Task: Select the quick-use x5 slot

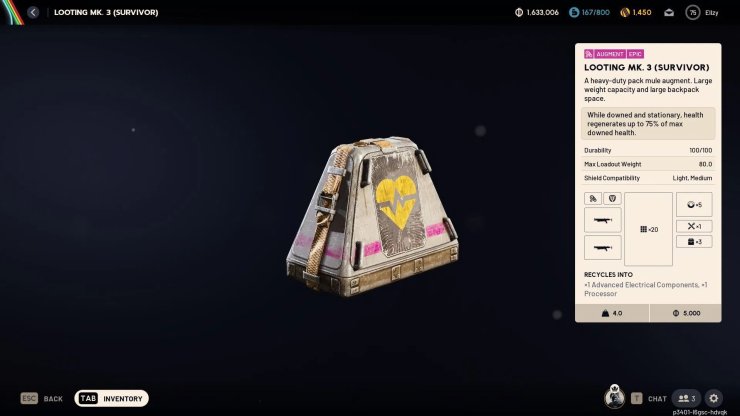Action: [x=694, y=204]
